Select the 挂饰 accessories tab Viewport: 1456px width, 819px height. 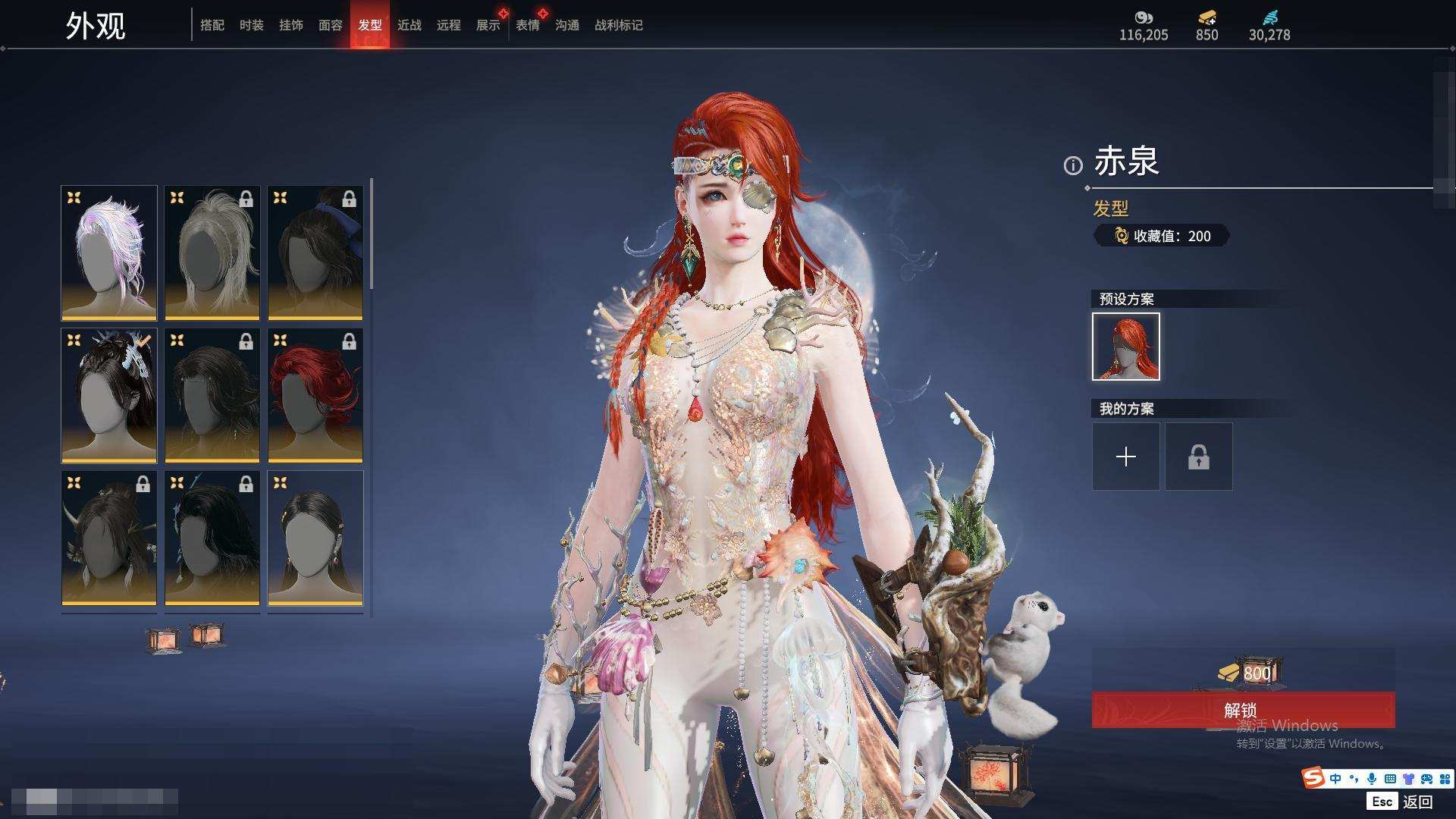coord(291,25)
